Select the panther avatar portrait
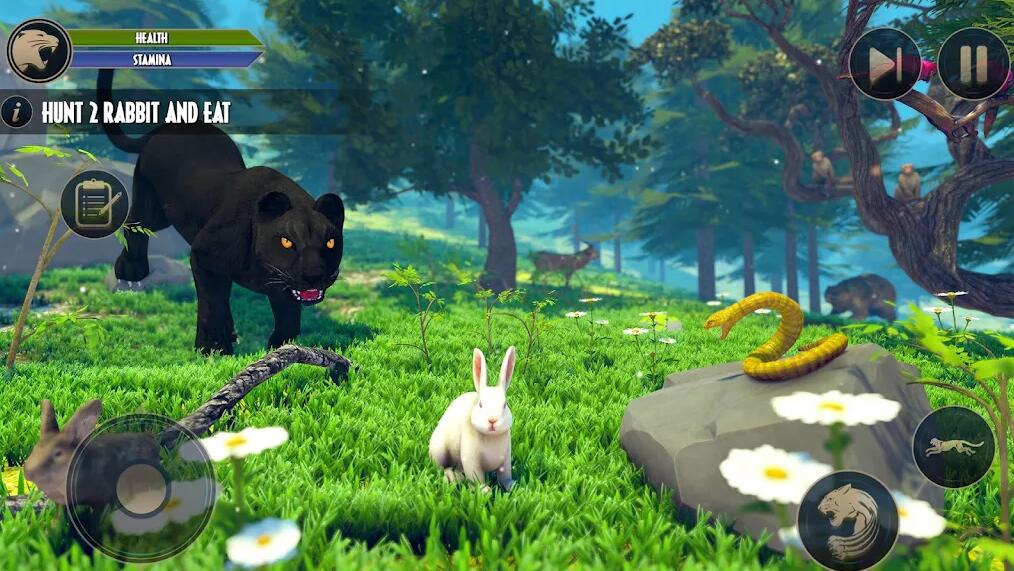Screen dimensions: 1014x571 [39, 50]
